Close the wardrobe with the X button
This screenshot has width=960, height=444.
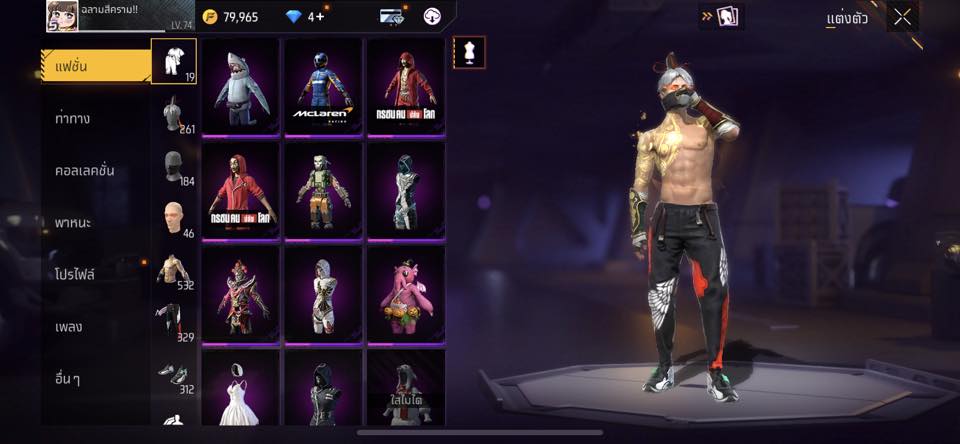(x=902, y=16)
